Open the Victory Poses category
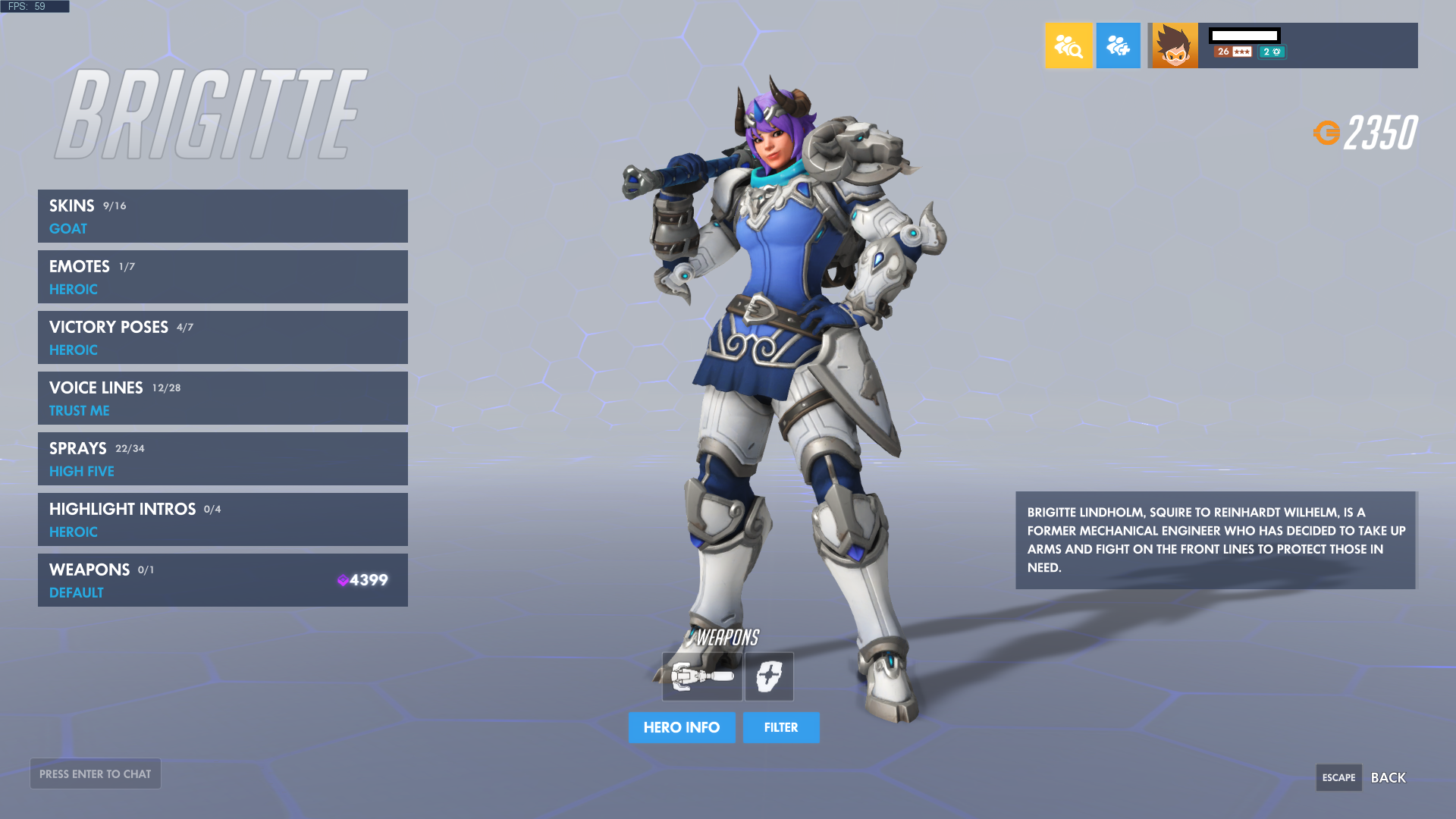This screenshot has height=819, width=1456. 222,337
